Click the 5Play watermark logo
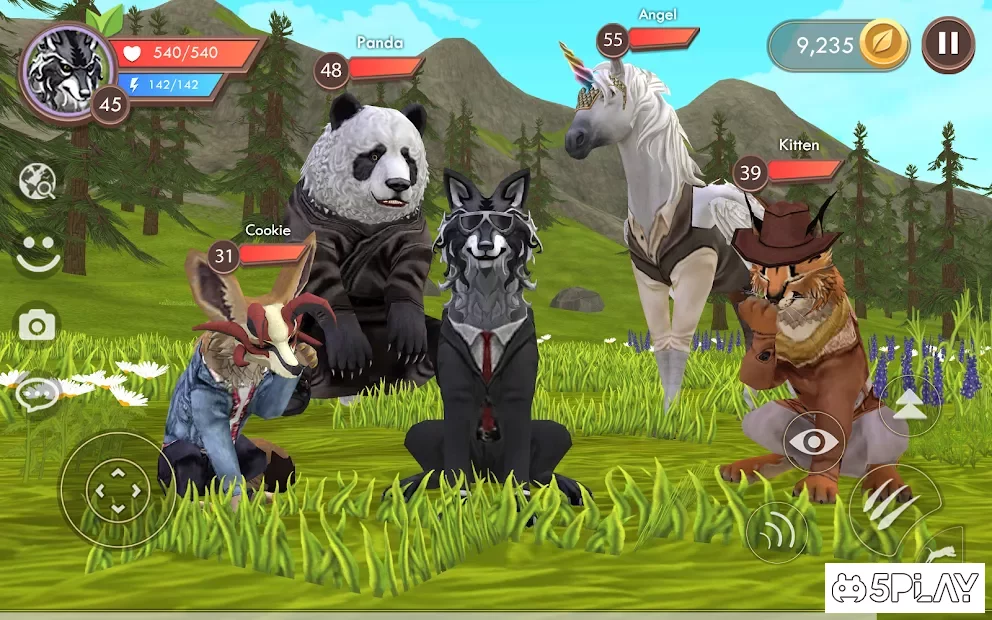 click(905, 588)
